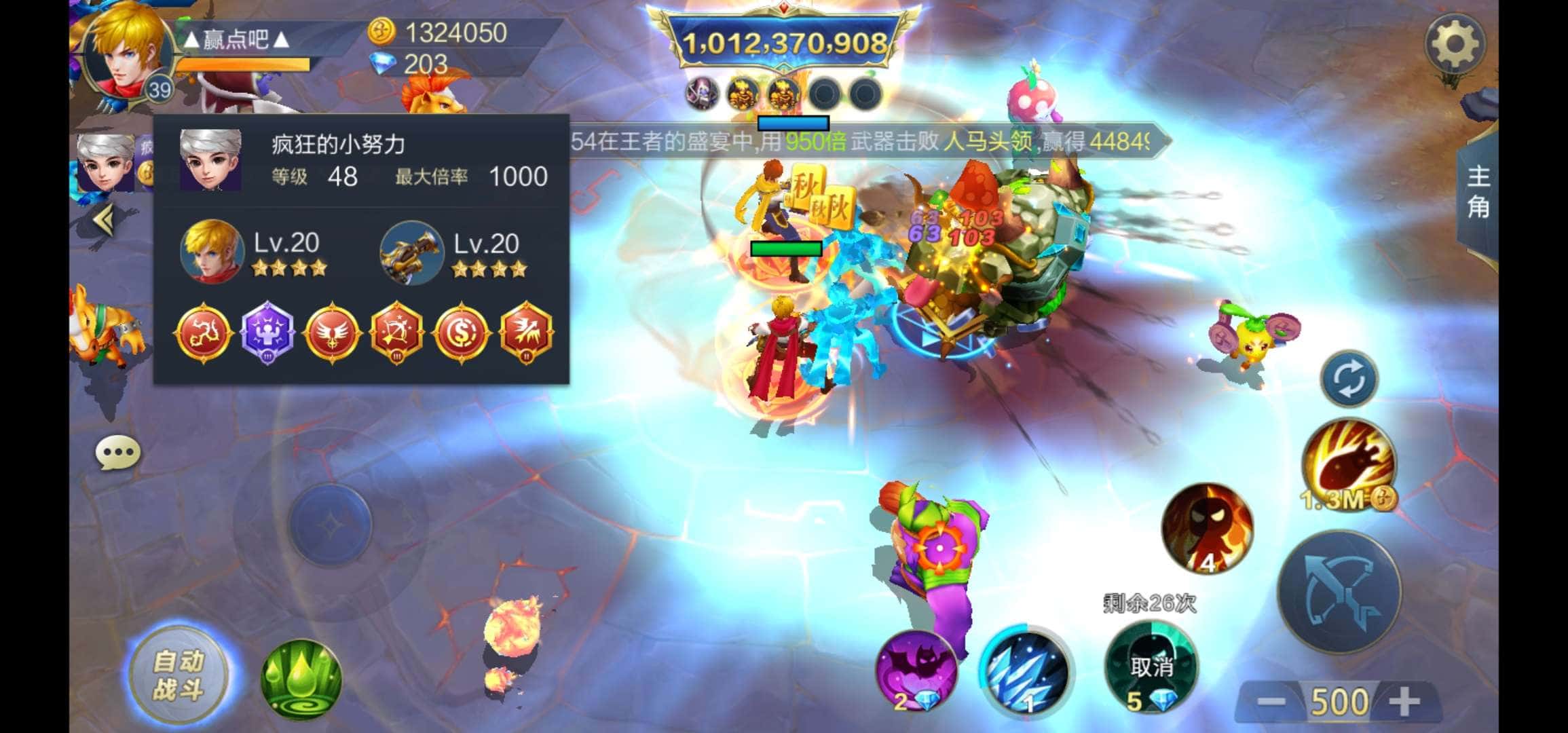Cast the purple bat skill
This screenshot has width=1568, height=733.
[x=916, y=670]
